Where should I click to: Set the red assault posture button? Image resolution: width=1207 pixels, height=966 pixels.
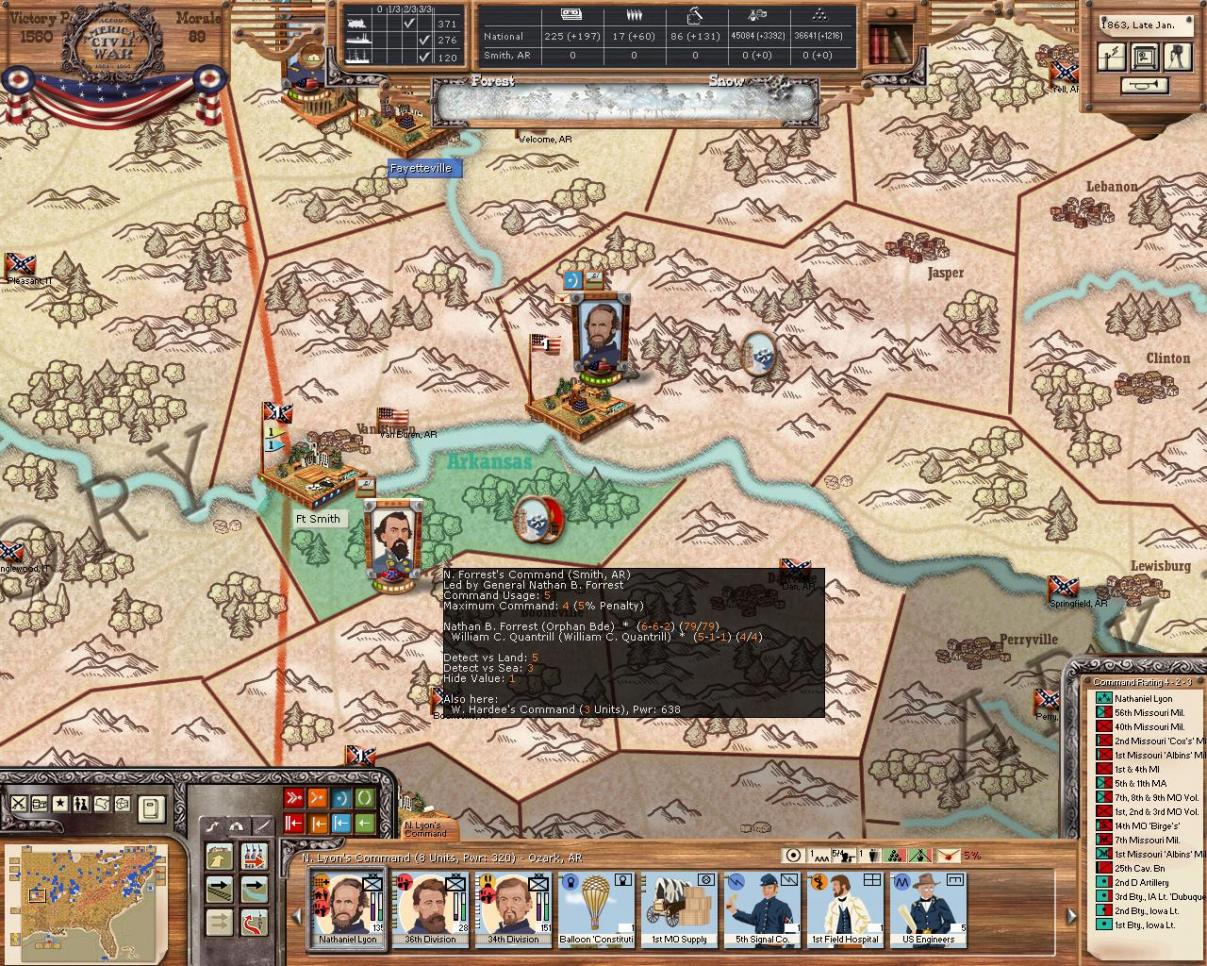point(294,798)
